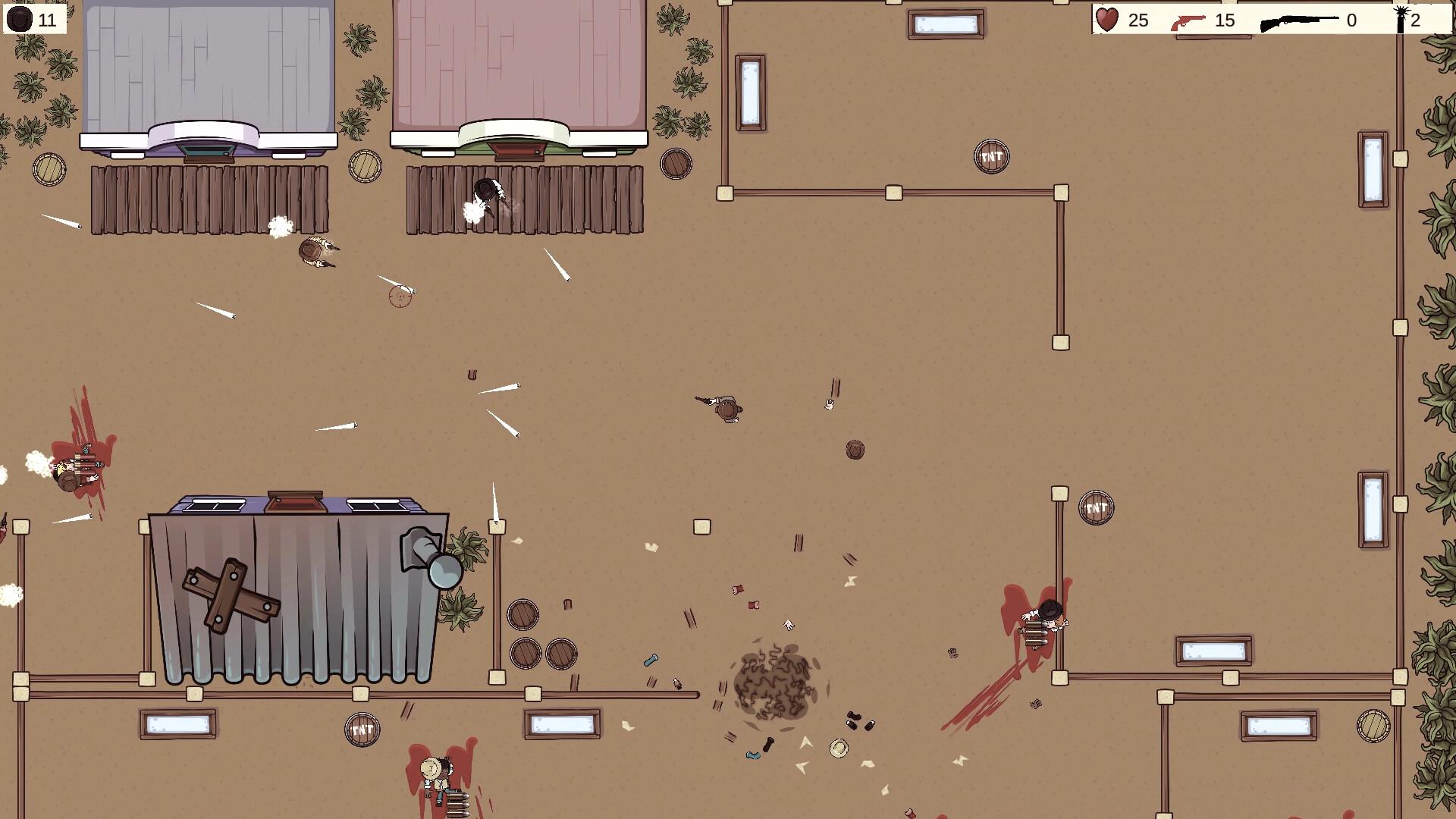Click the discarded boots near the bush crater
Screen dimensions: 1456x819
pyautogui.click(x=859, y=722)
